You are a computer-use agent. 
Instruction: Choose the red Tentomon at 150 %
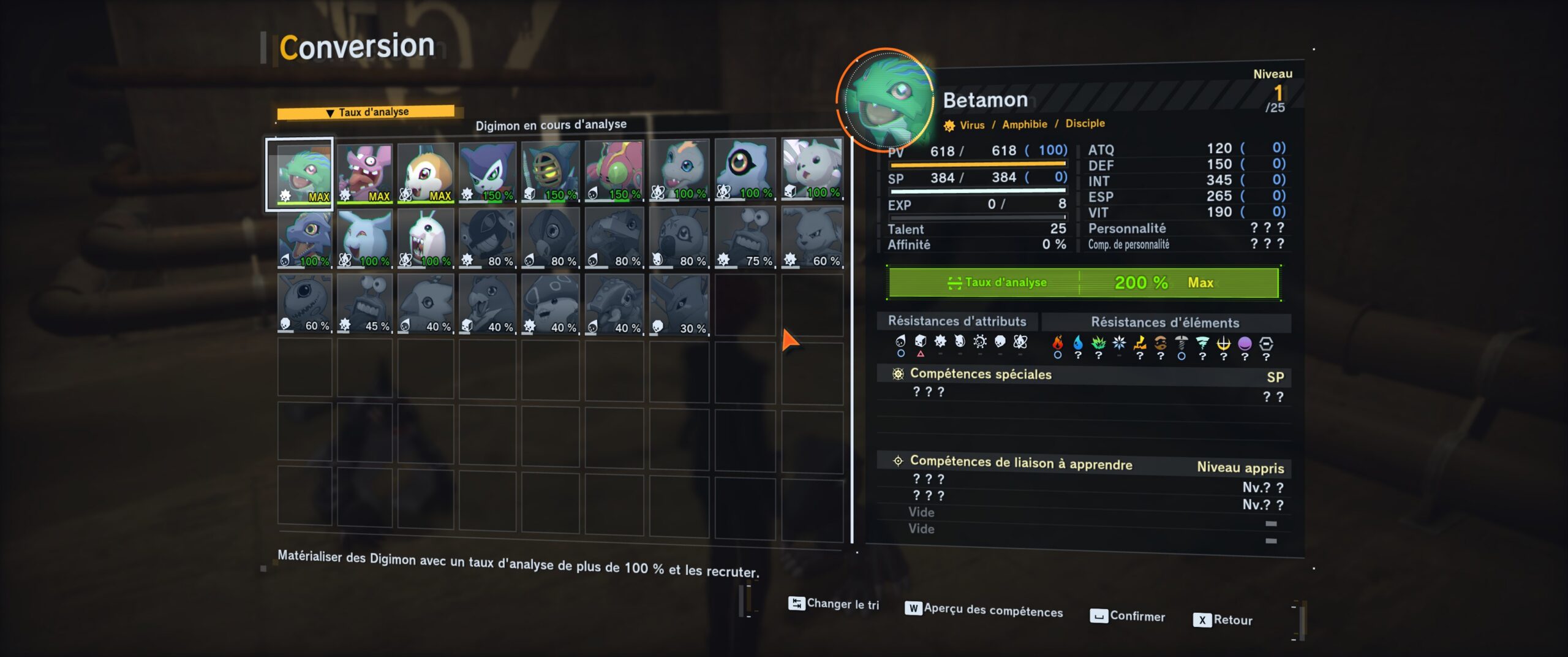click(614, 171)
